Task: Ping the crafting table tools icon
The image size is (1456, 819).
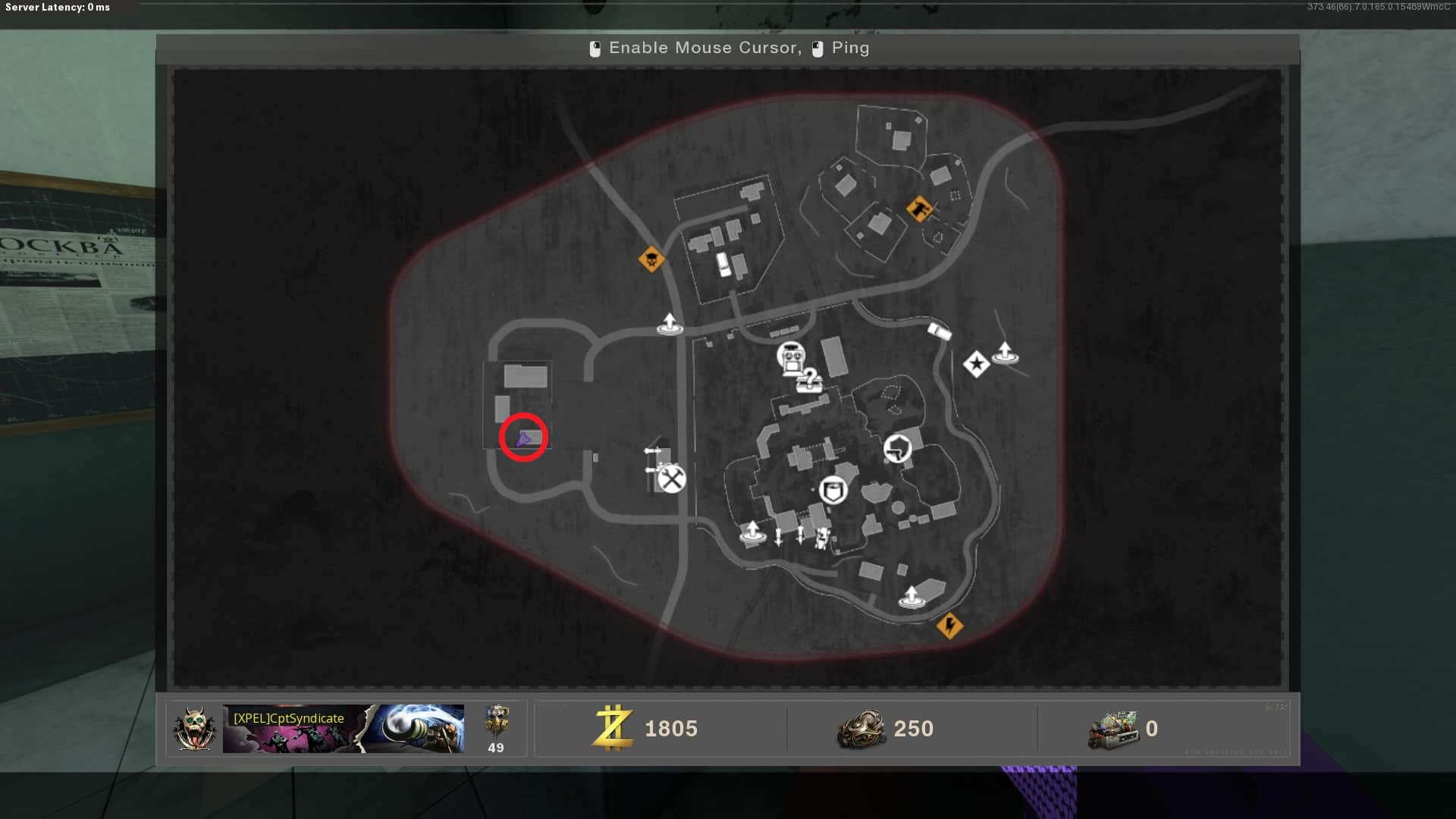Action: (x=671, y=479)
